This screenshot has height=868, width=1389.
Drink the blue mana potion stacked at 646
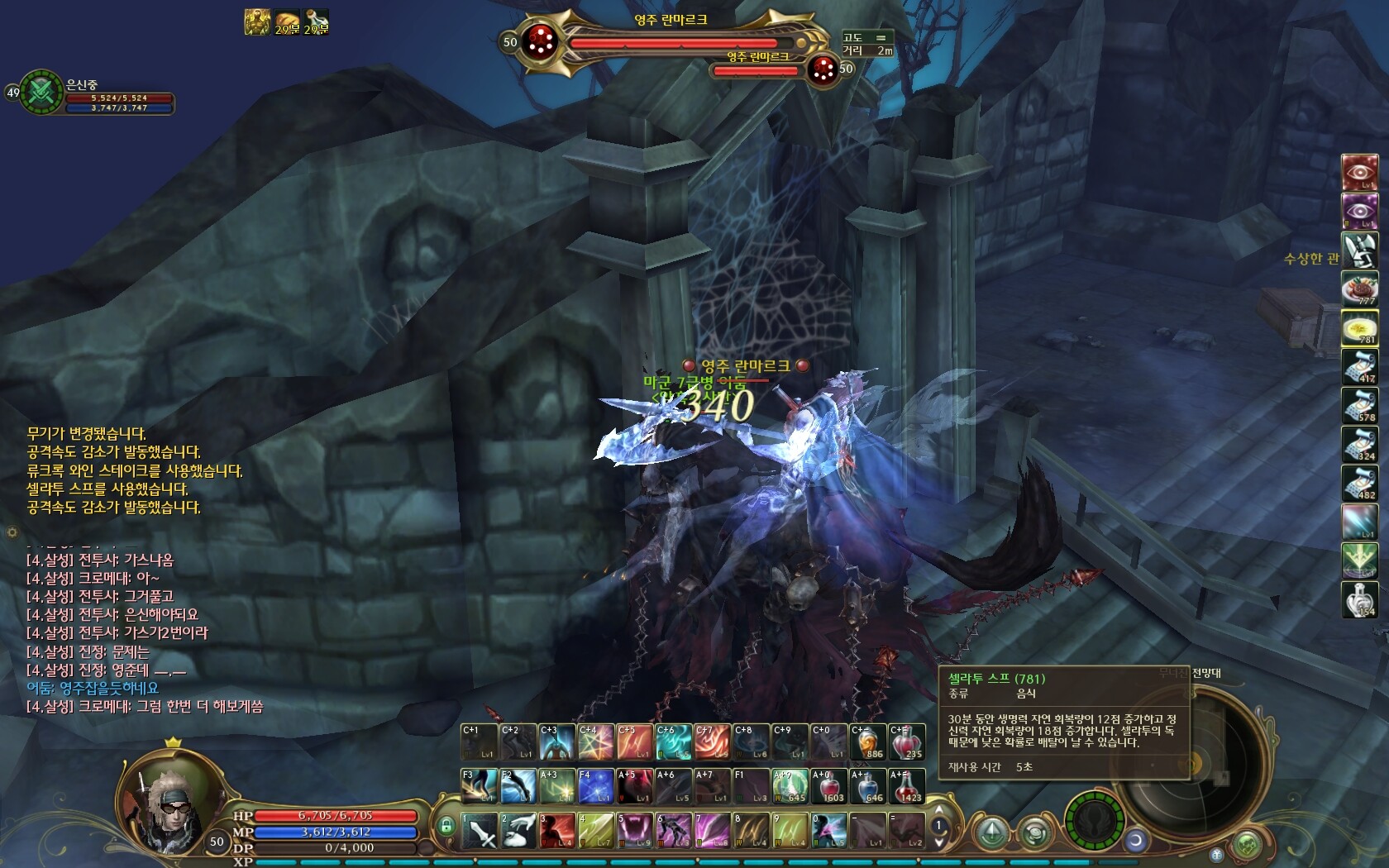coord(867,786)
